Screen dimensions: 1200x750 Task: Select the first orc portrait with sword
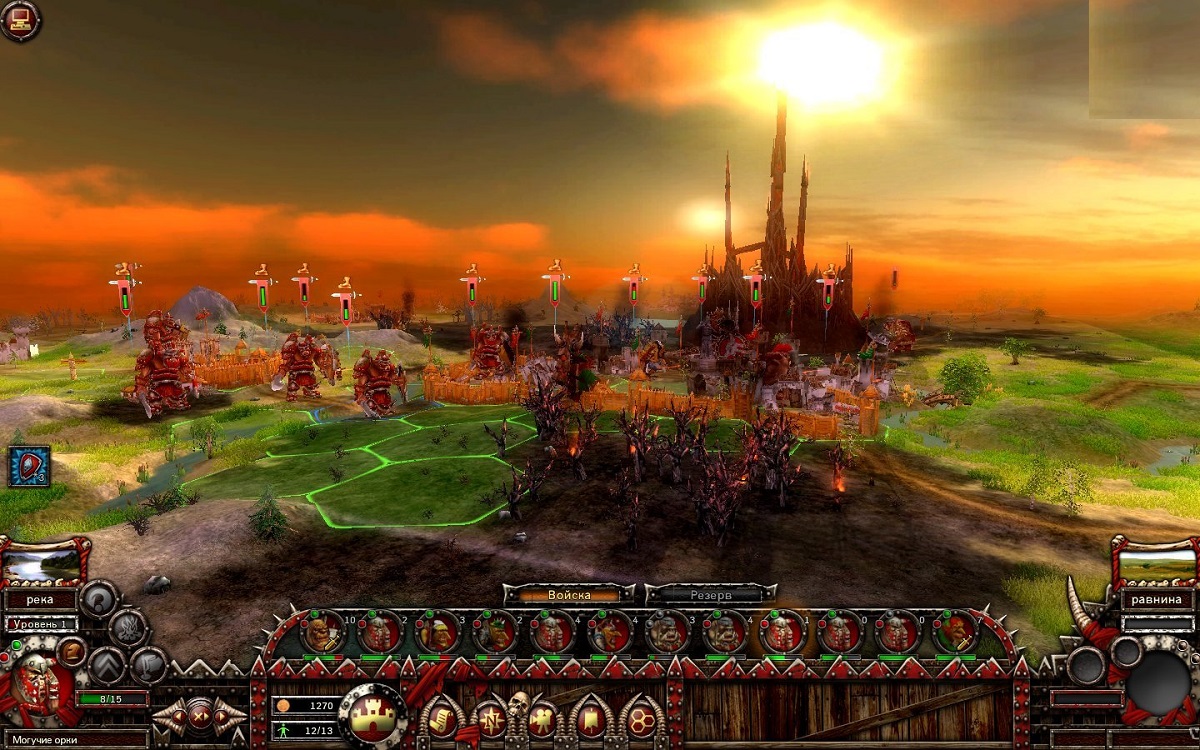[x=322, y=632]
